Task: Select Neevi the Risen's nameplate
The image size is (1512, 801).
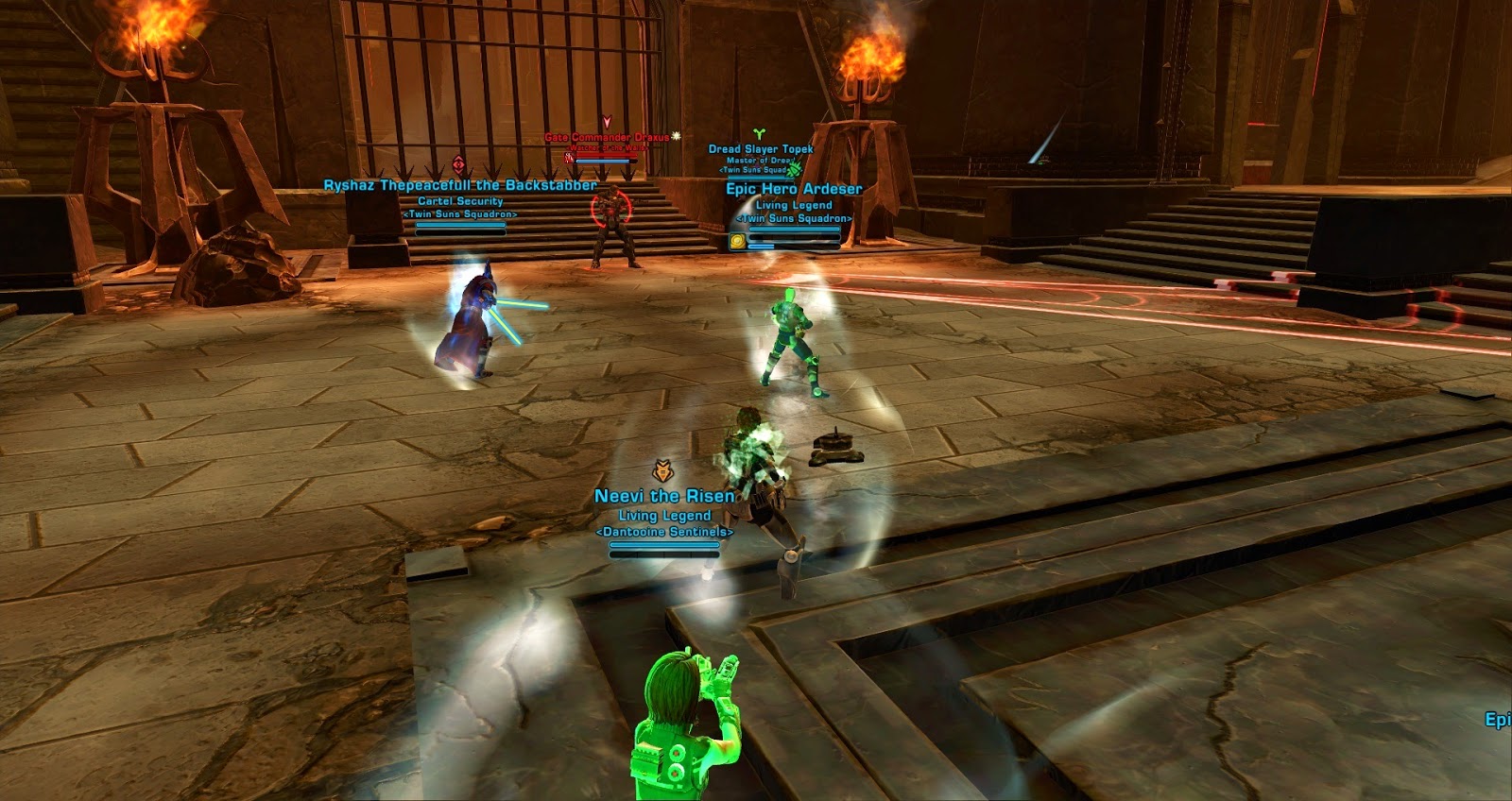Action: coord(664,497)
